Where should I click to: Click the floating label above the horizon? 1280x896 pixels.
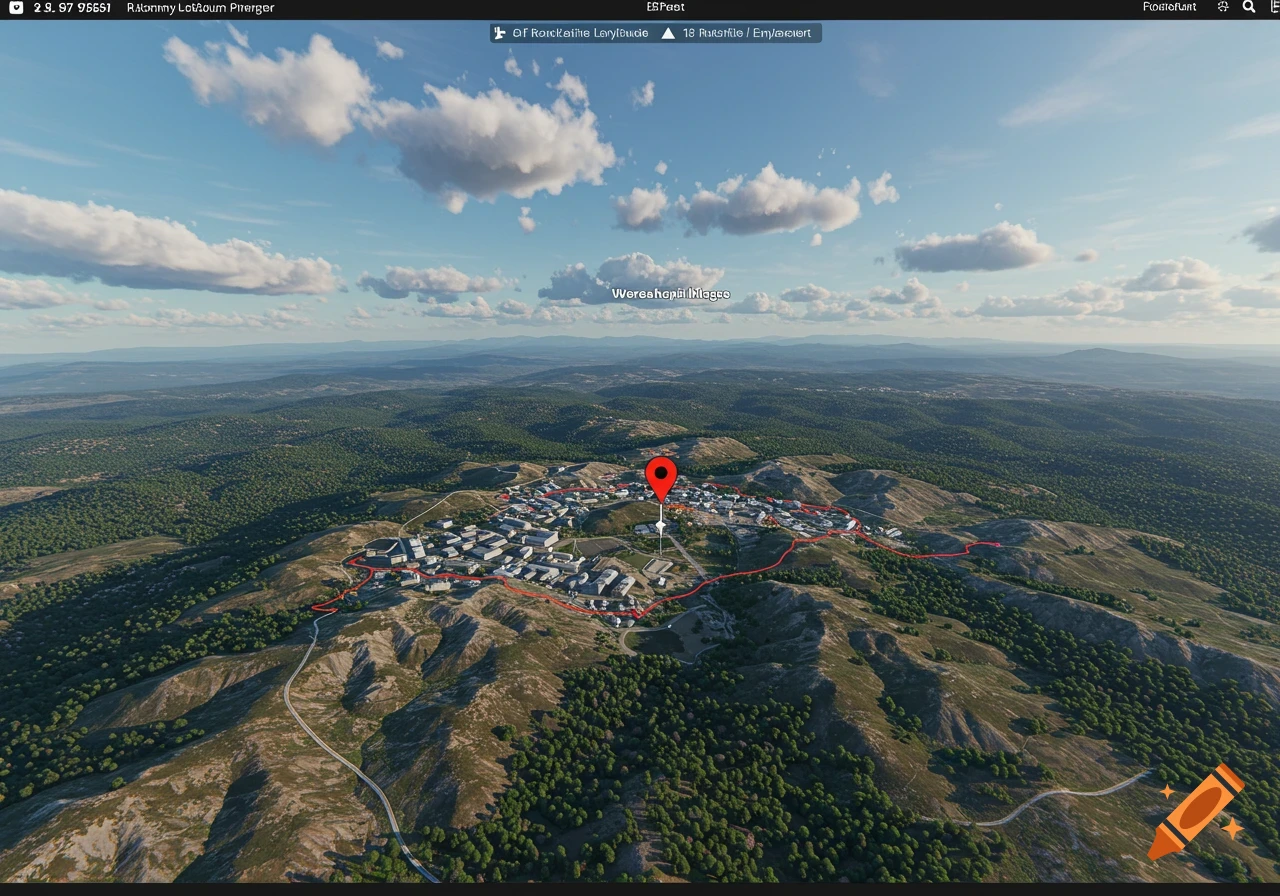click(x=671, y=293)
